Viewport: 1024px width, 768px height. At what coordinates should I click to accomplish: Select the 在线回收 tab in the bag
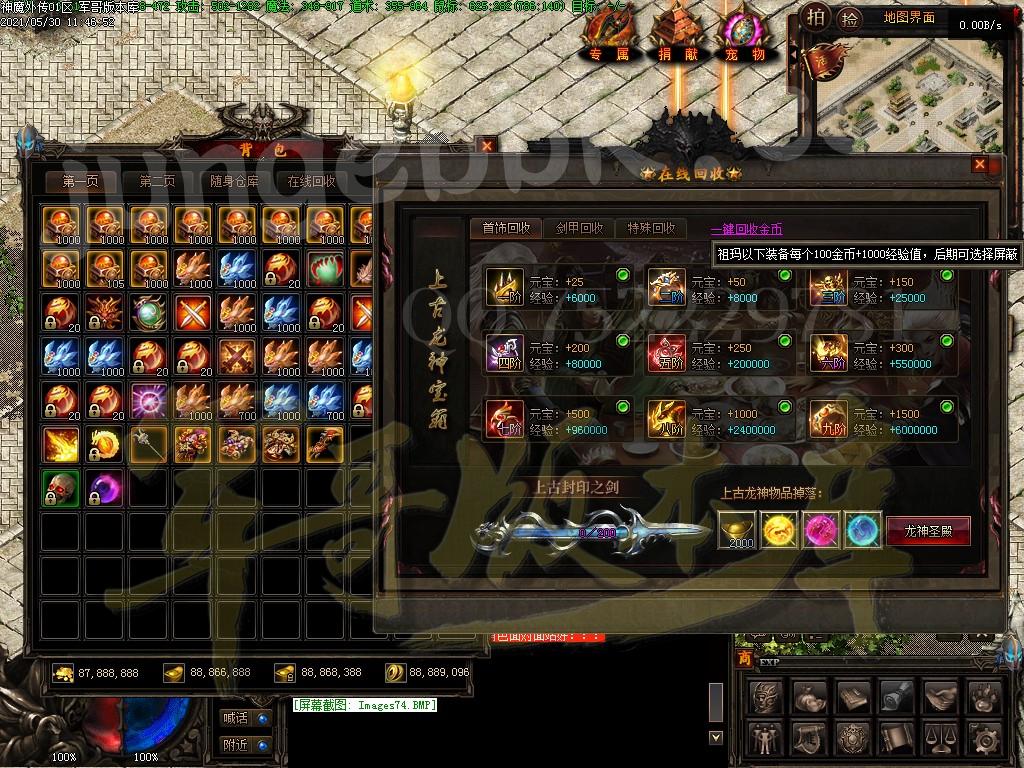tap(311, 182)
